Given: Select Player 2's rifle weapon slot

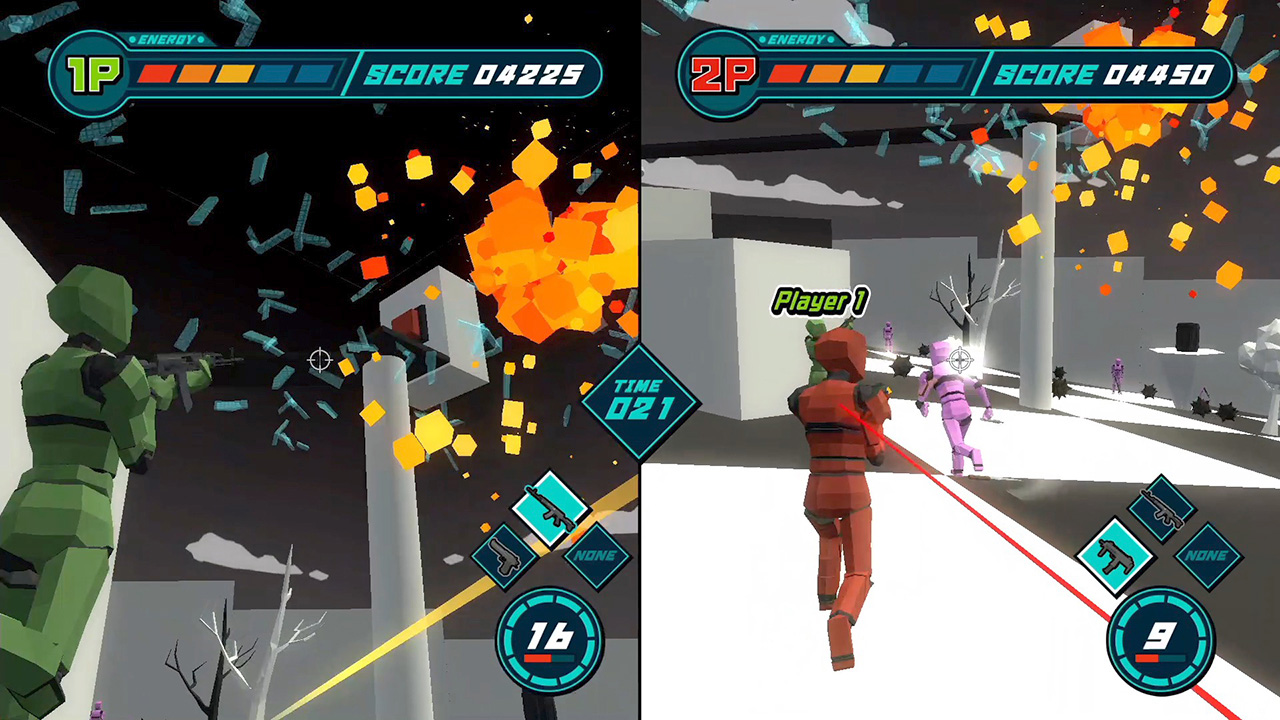Looking at the screenshot, I should 1161,510.
